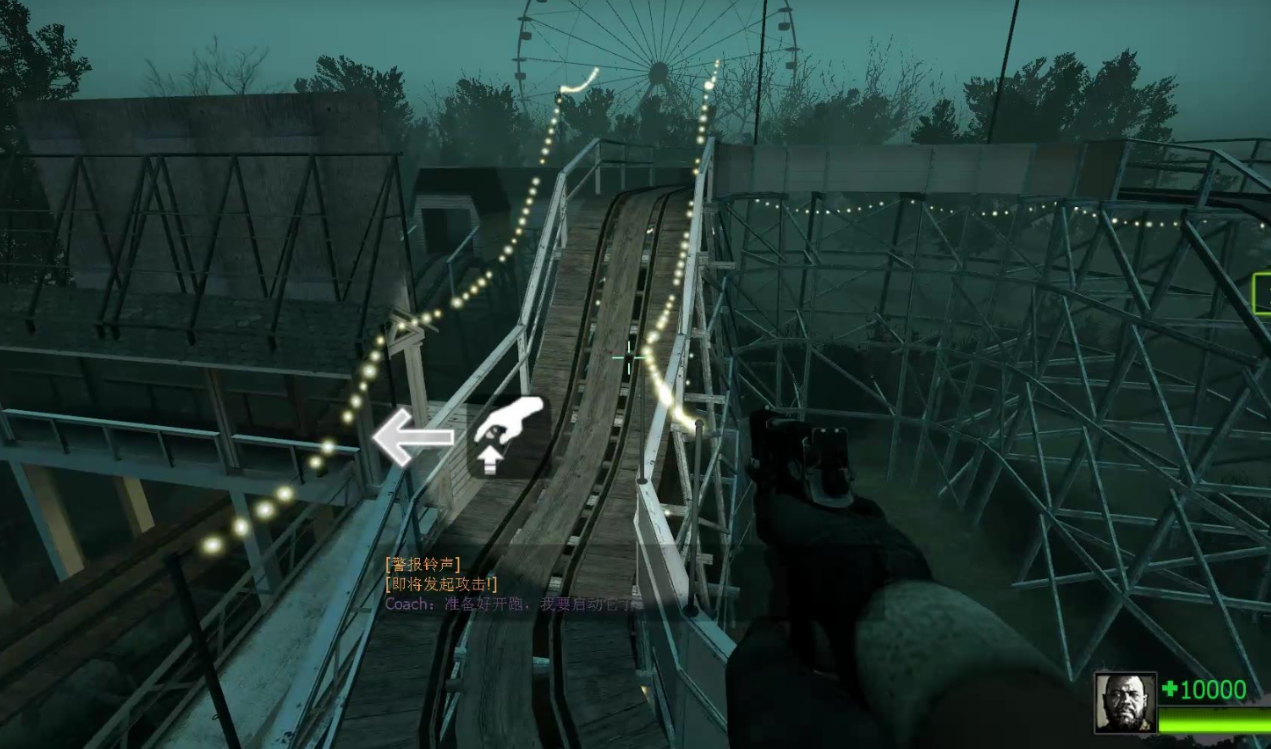Click the white left-pointing hint arrow
Image resolution: width=1271 pixels, height=749 pixels.
coord(411,437)
